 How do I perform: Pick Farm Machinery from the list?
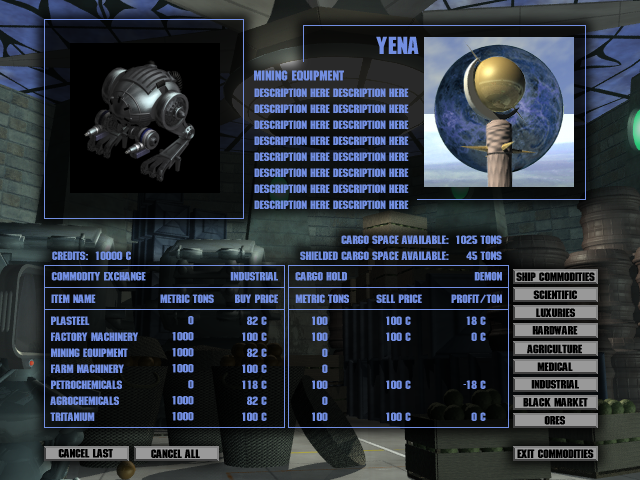[x=86, y=369]
